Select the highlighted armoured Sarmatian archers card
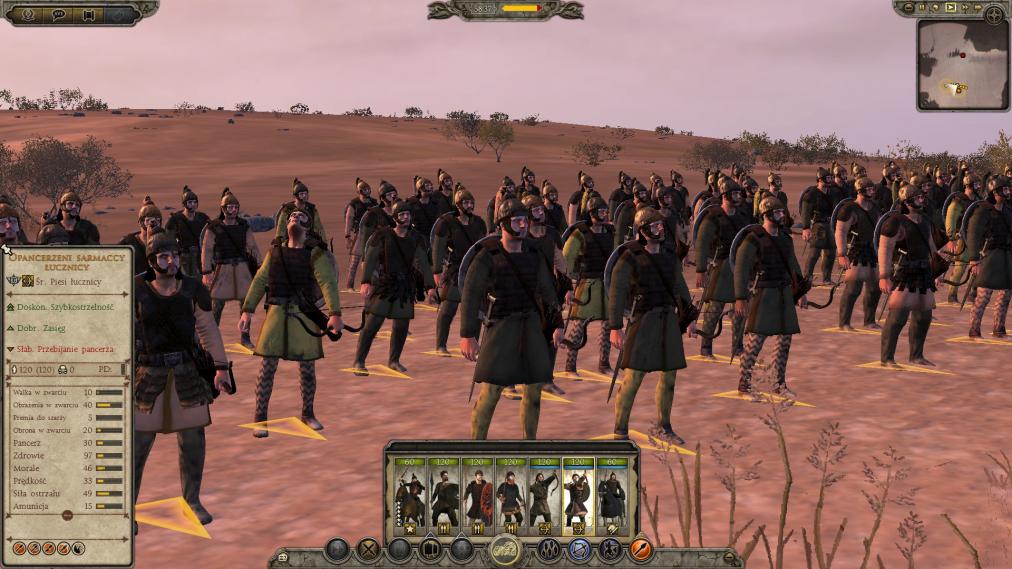The image size is (1012, 569). [x=578, y=497]
